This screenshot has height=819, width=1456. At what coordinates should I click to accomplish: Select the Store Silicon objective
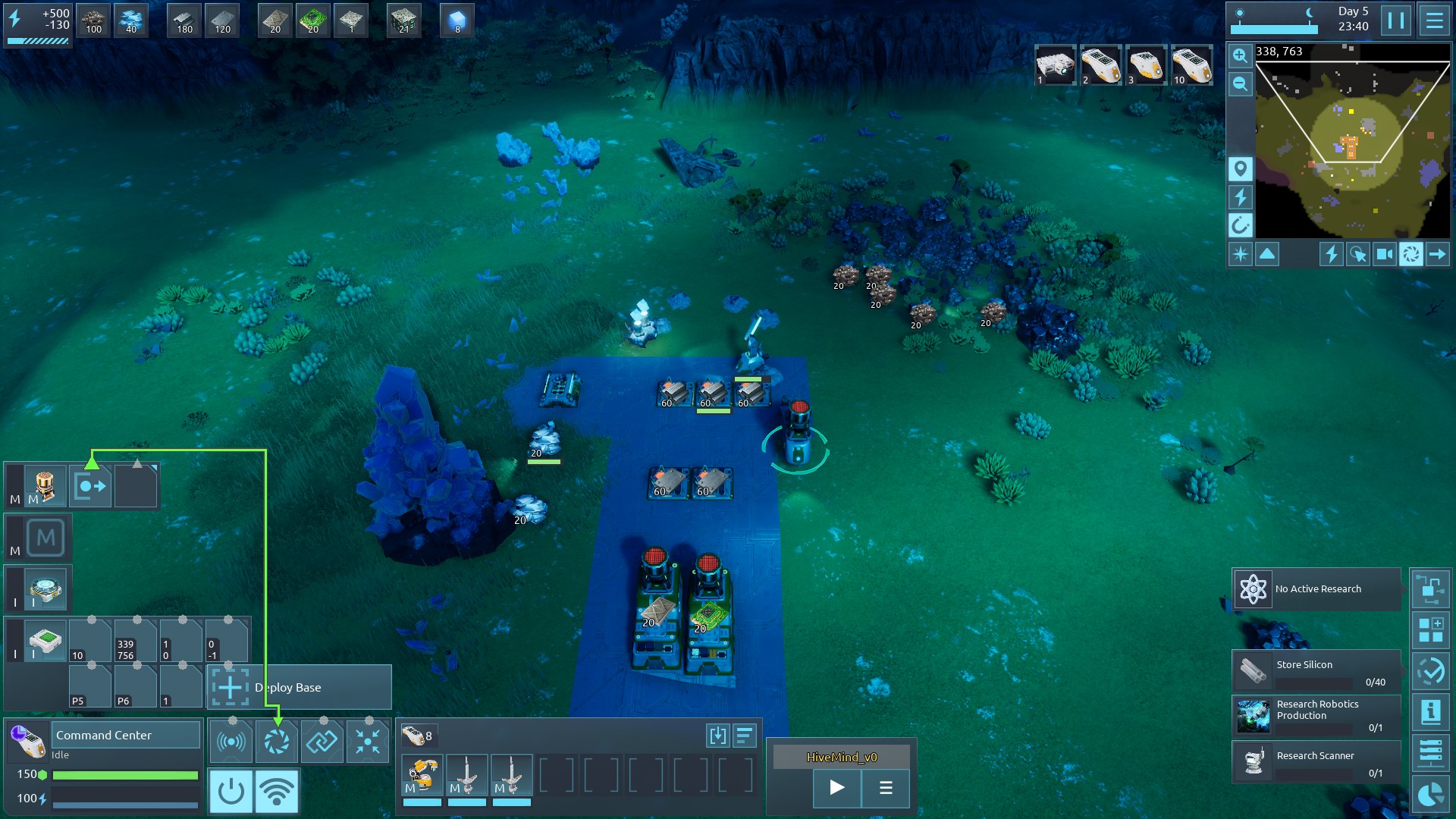[1316, 670]
